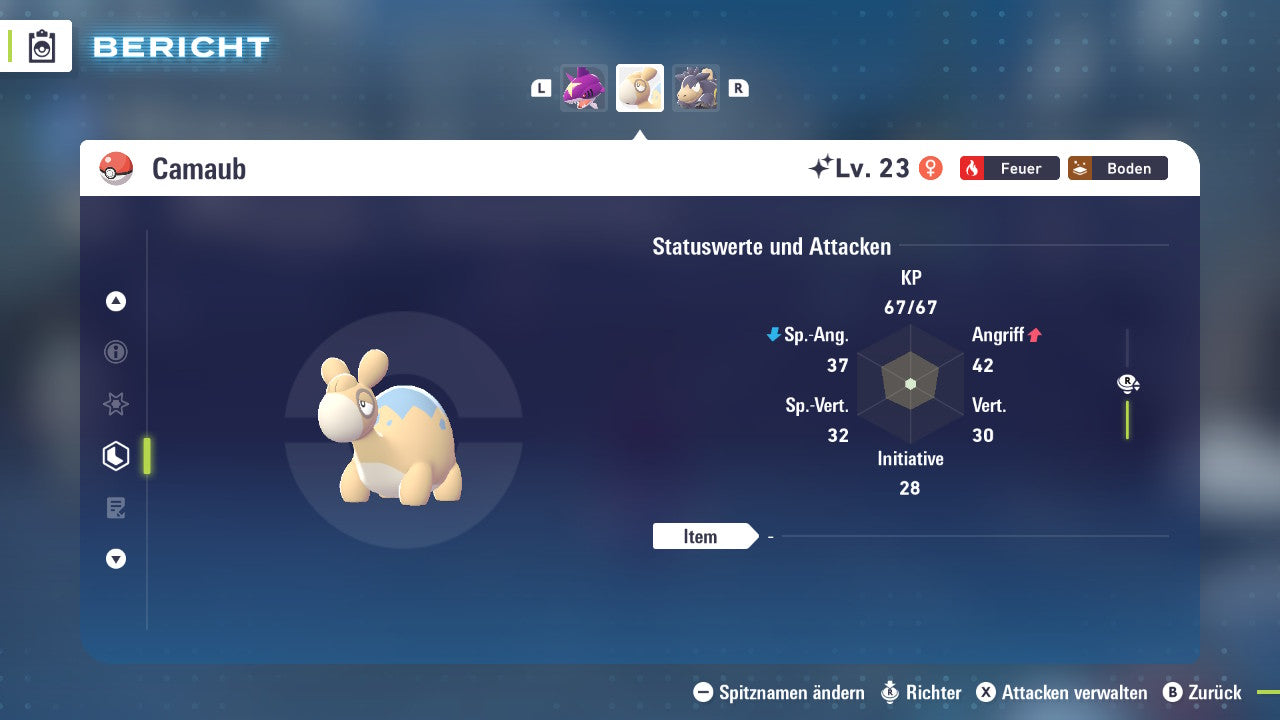Viewport: 1280px width, 720px height.
Task: Click the clipboard report icon top left
Action: point(42,46)
